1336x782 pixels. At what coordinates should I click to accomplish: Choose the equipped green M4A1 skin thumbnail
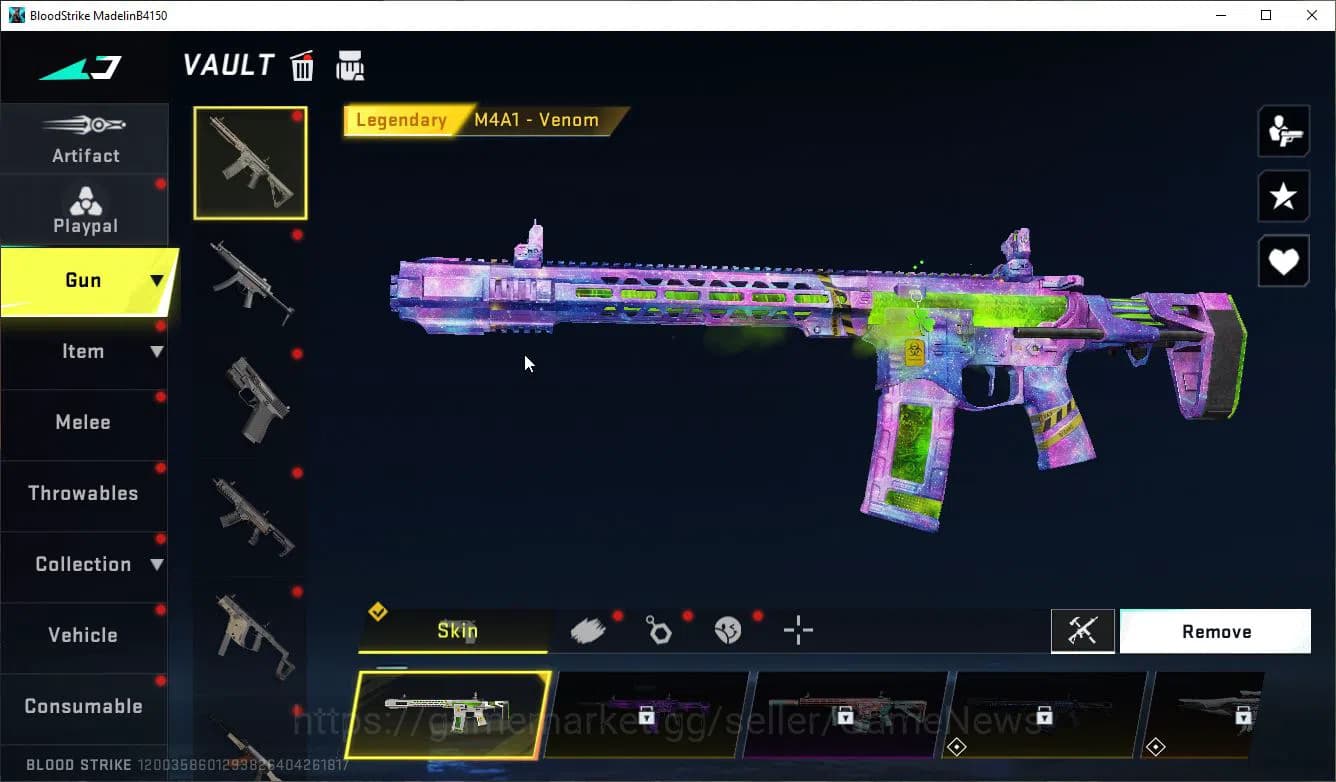coord(448,715)
